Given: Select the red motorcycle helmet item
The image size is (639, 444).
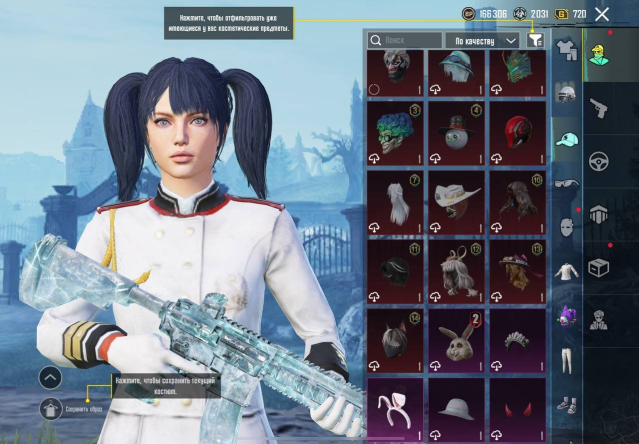Looking at the screenshot, I should tap(516, 132).
